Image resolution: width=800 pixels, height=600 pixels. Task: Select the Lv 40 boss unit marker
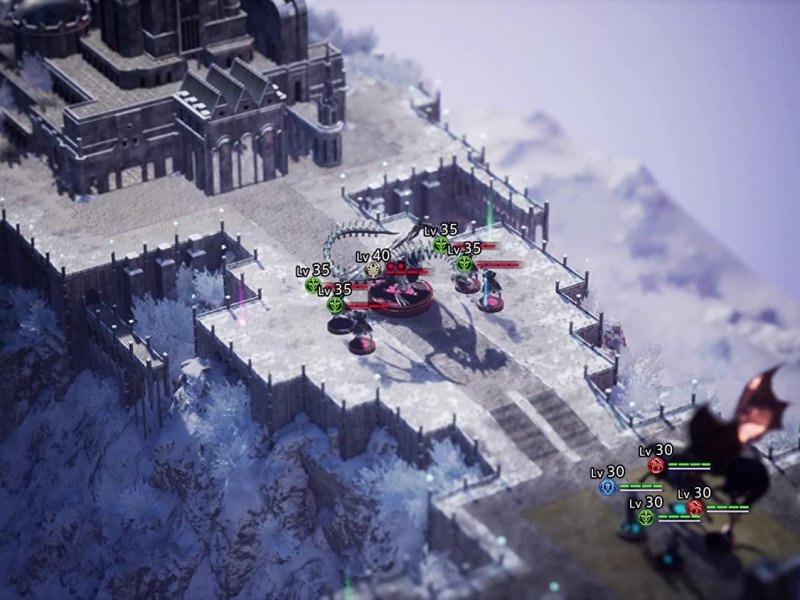click(374, 270)
